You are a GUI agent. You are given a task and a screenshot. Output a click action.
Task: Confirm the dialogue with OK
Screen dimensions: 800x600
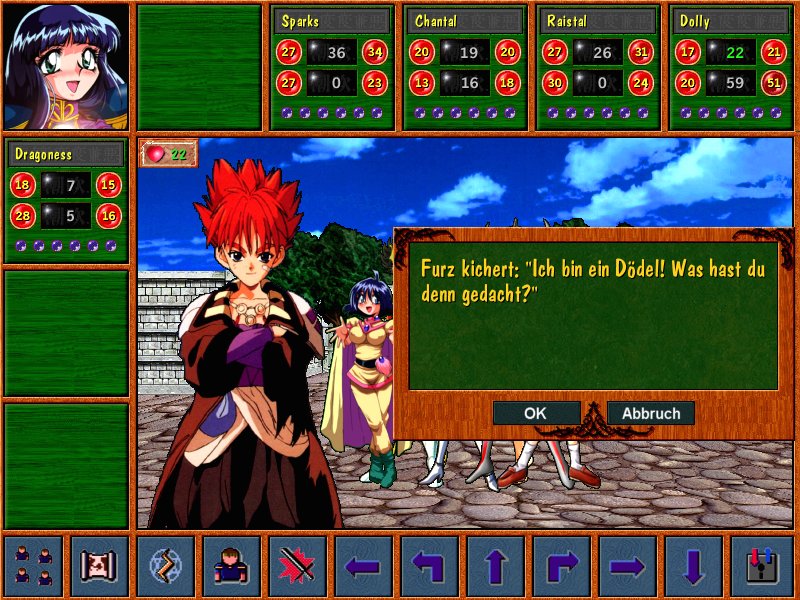click(x=536, y=413)
